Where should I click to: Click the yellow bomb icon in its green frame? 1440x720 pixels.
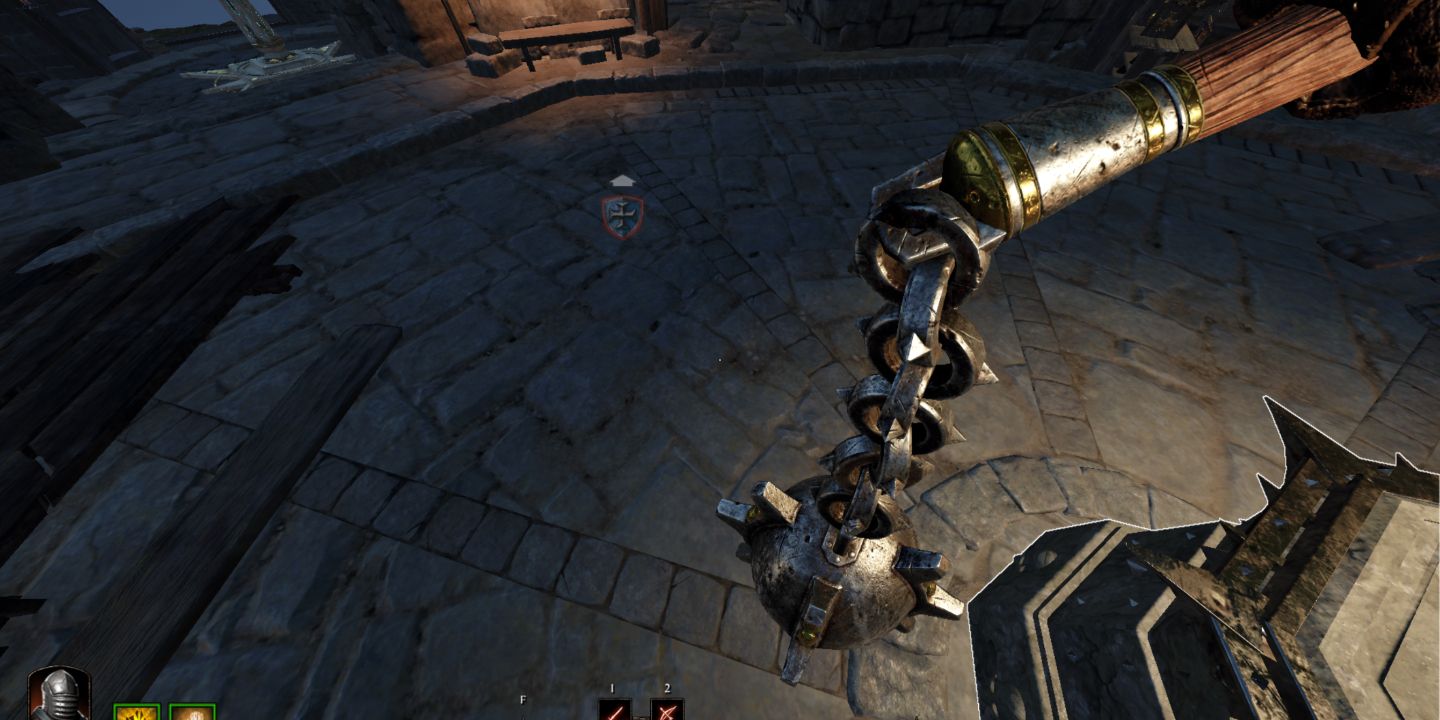click(x=138, y=714)
